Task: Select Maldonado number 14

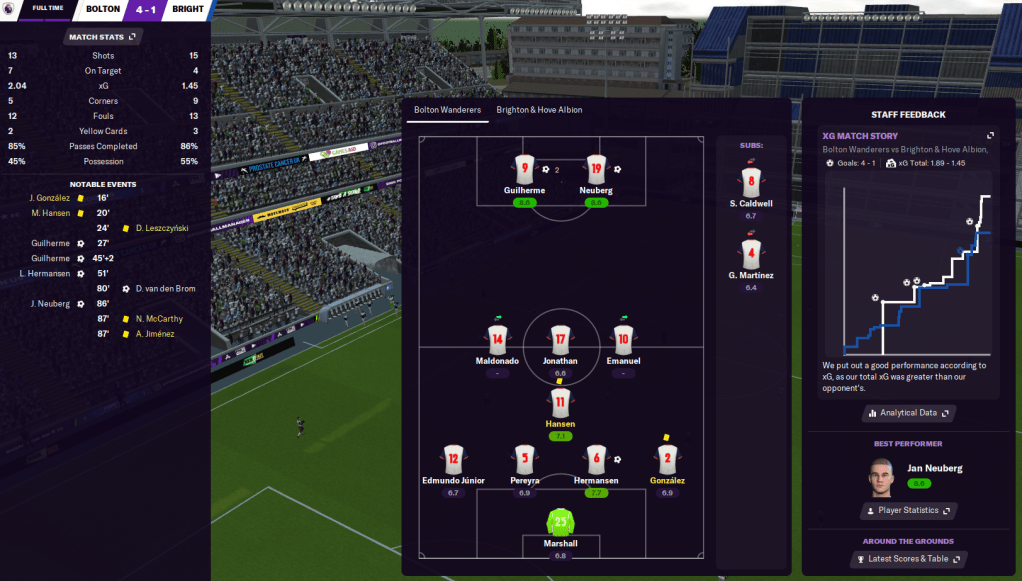Action: click(x=497, y=339)
